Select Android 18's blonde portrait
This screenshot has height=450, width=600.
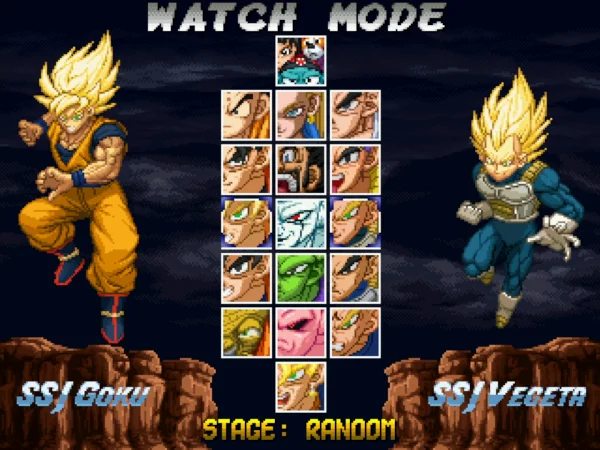click(301, 115)
